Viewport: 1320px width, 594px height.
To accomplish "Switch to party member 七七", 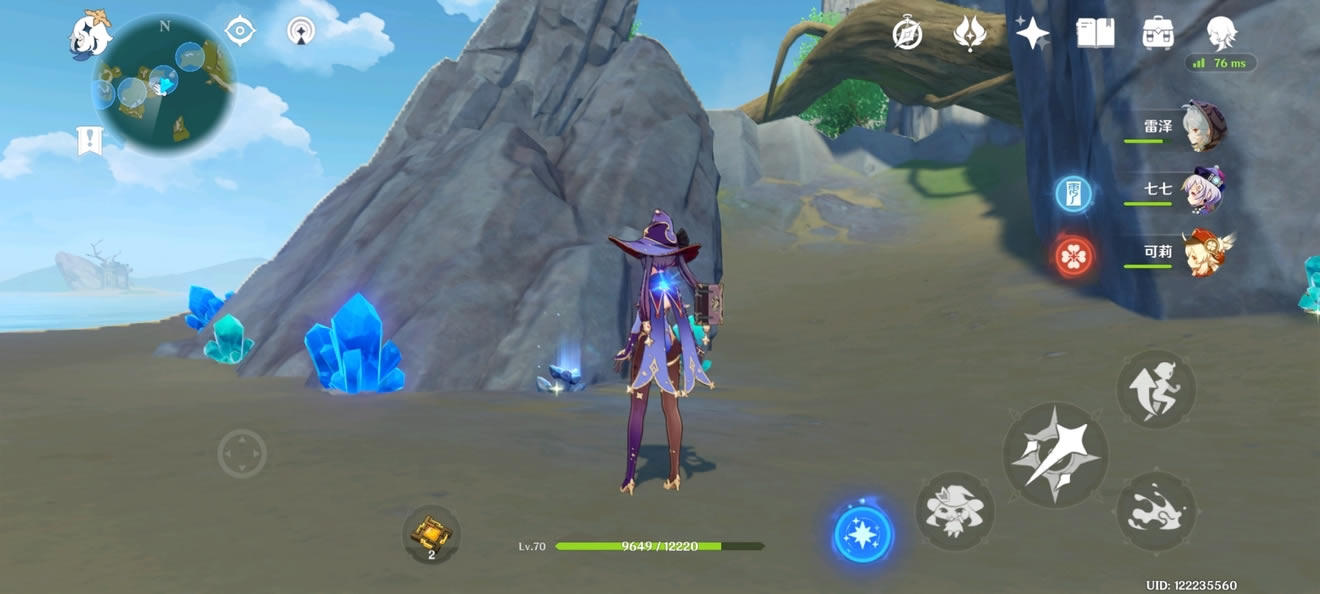I will pyautogui.click(x=1202, y=190).
